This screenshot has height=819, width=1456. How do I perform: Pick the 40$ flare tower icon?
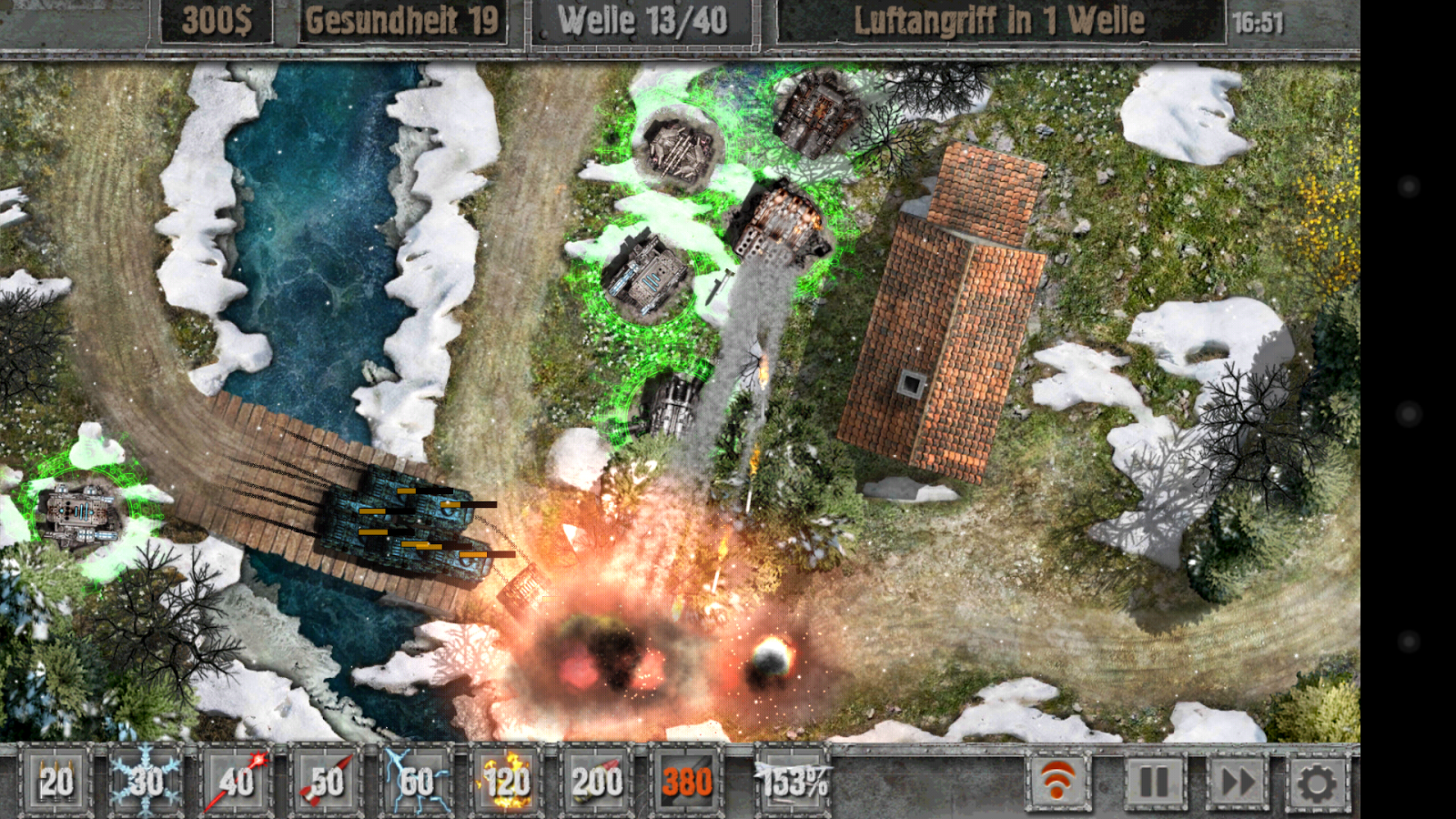[x=238, y=781]
